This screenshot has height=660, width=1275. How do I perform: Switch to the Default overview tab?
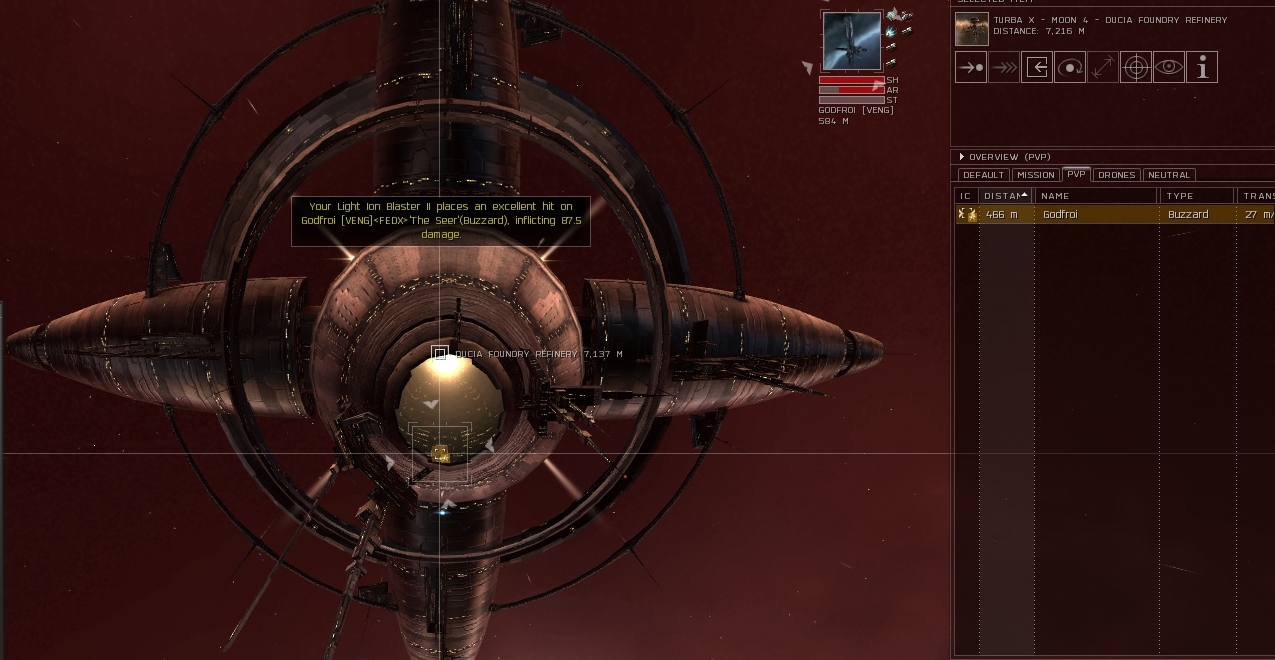tap(983, 175)
